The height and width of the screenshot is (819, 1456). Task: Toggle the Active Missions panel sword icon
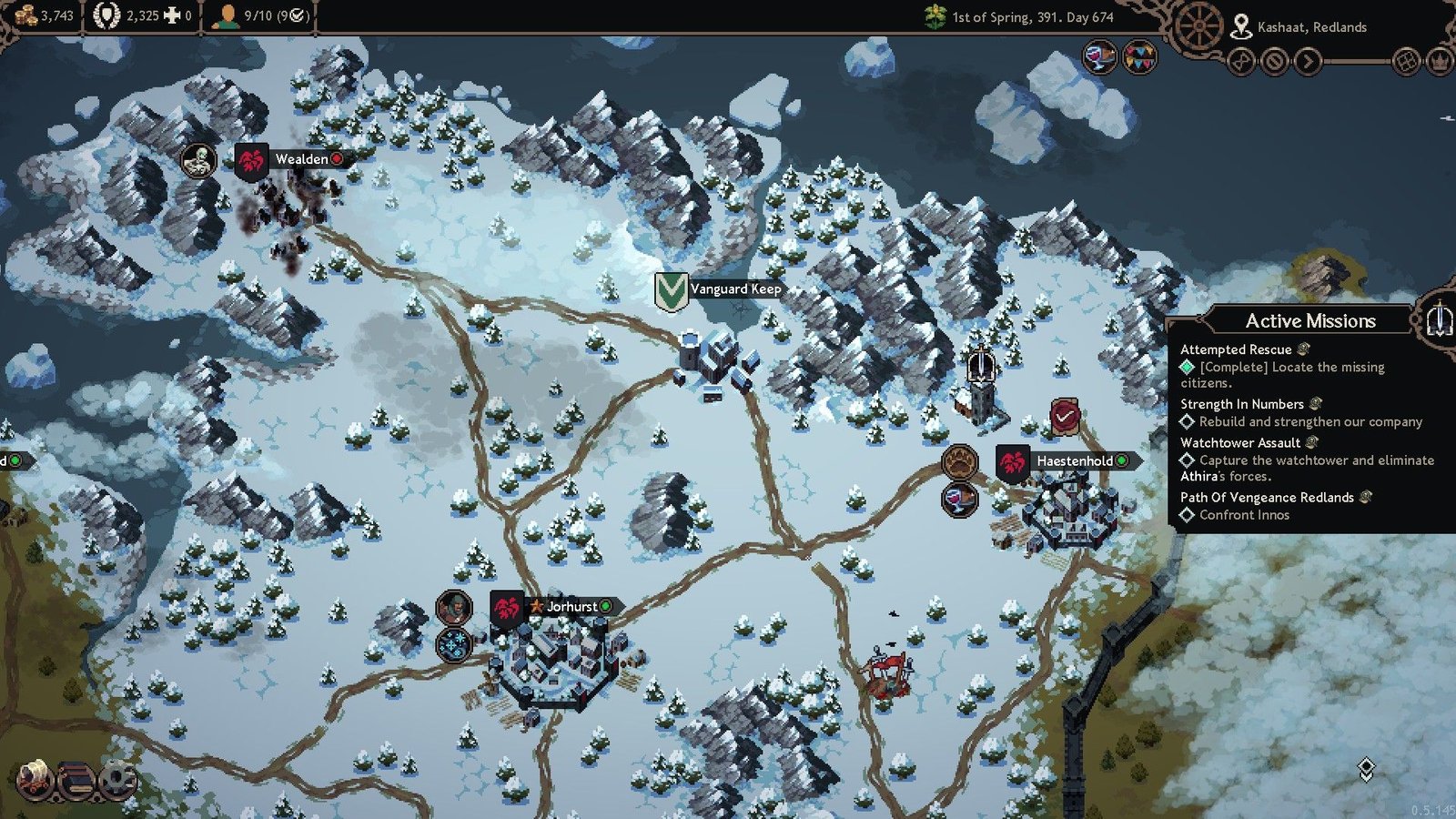click(x=1439, y=320)
